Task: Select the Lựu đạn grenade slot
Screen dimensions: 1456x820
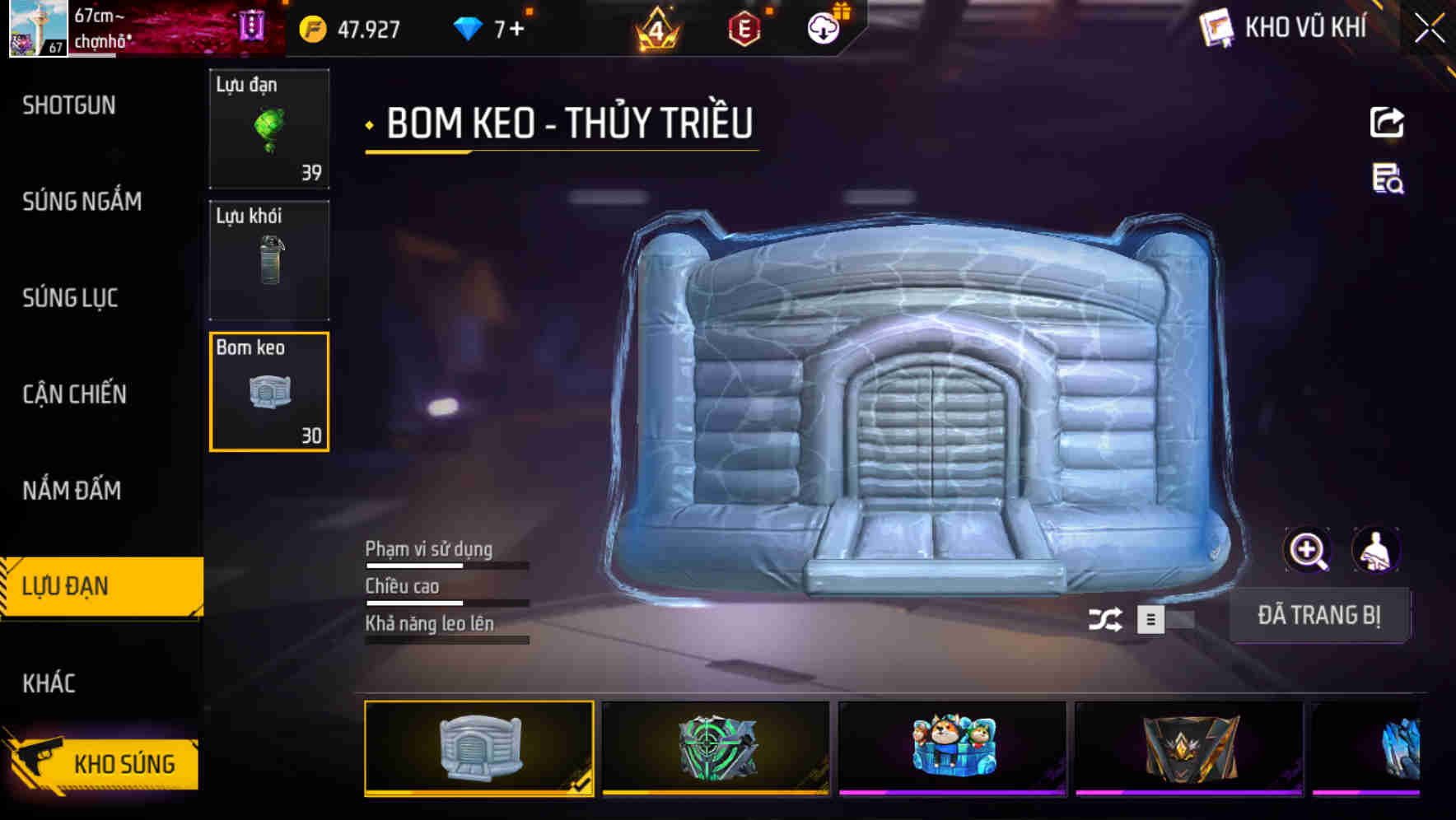Action: pos(269,128)
